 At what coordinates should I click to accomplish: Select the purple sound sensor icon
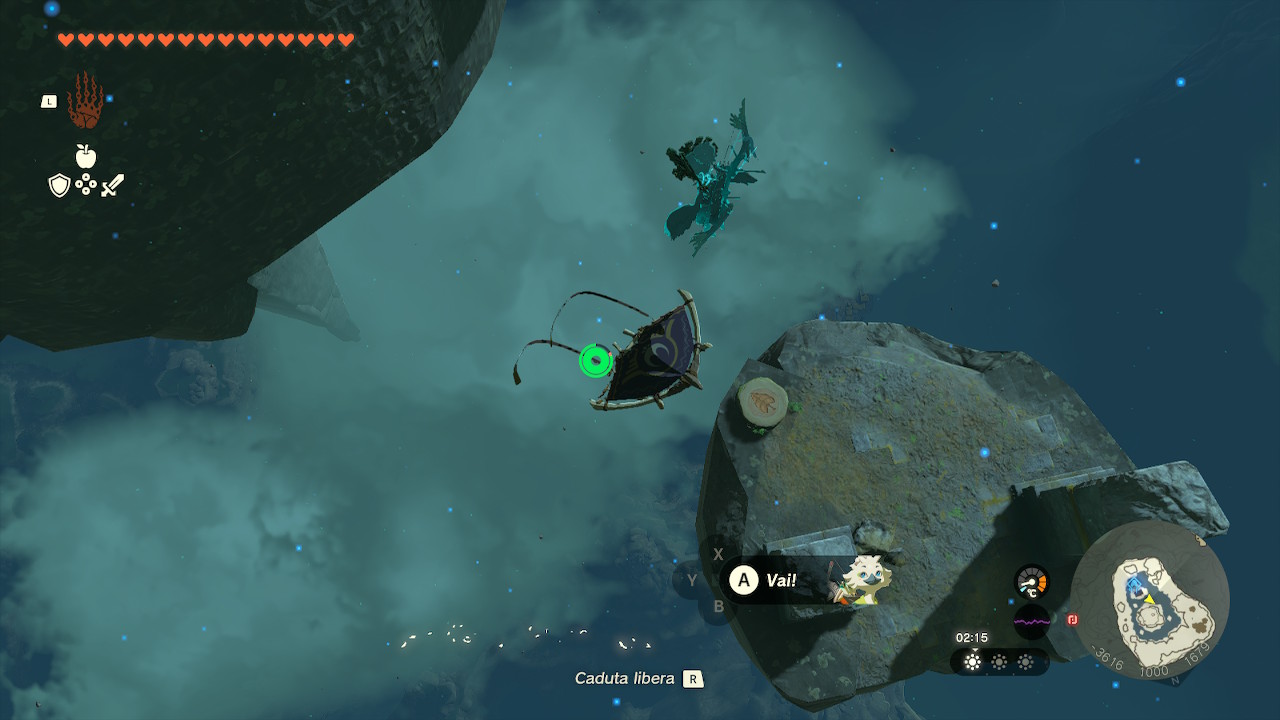[1031, 621]
